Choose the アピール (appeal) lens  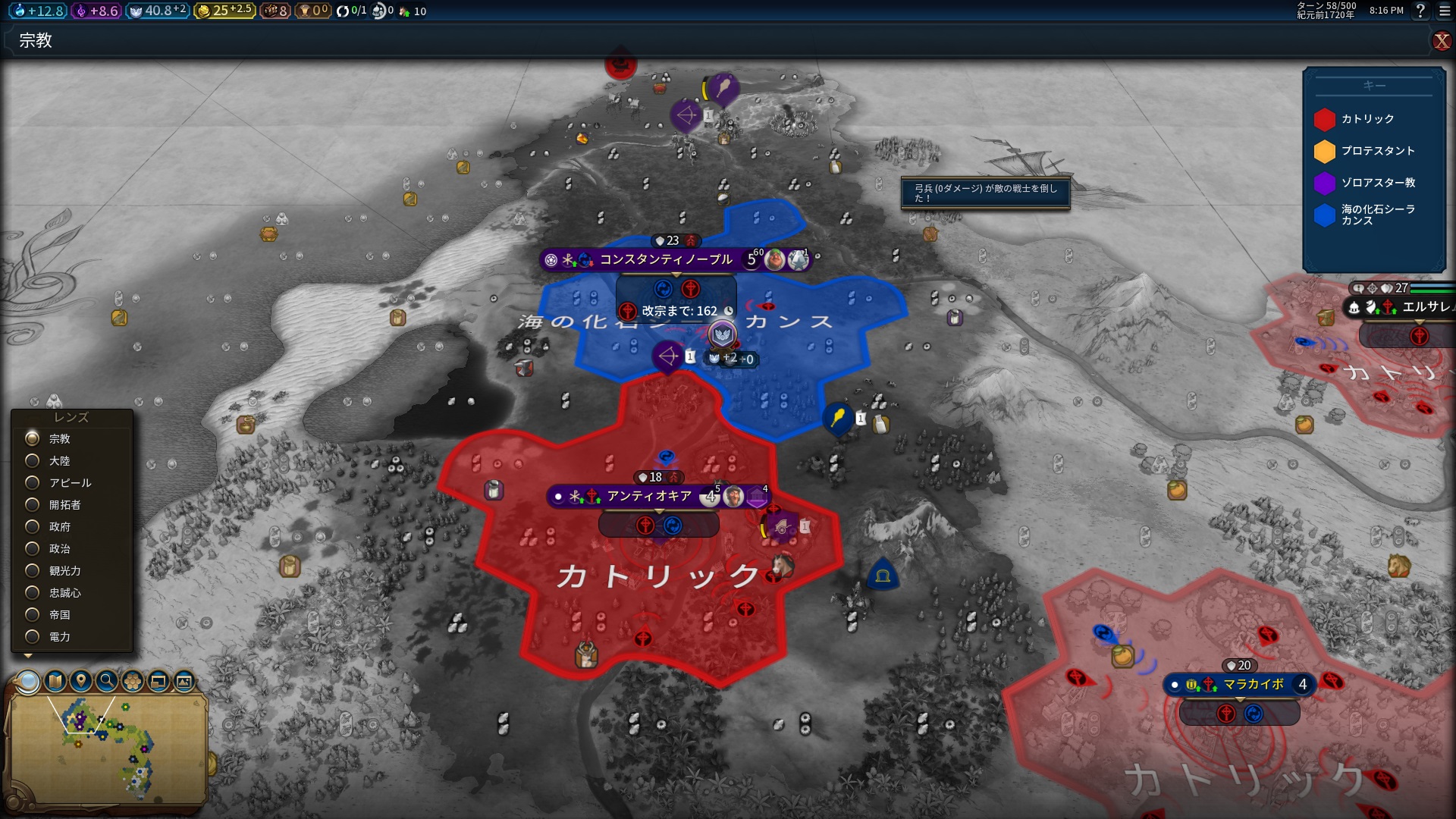pos(33,483)
